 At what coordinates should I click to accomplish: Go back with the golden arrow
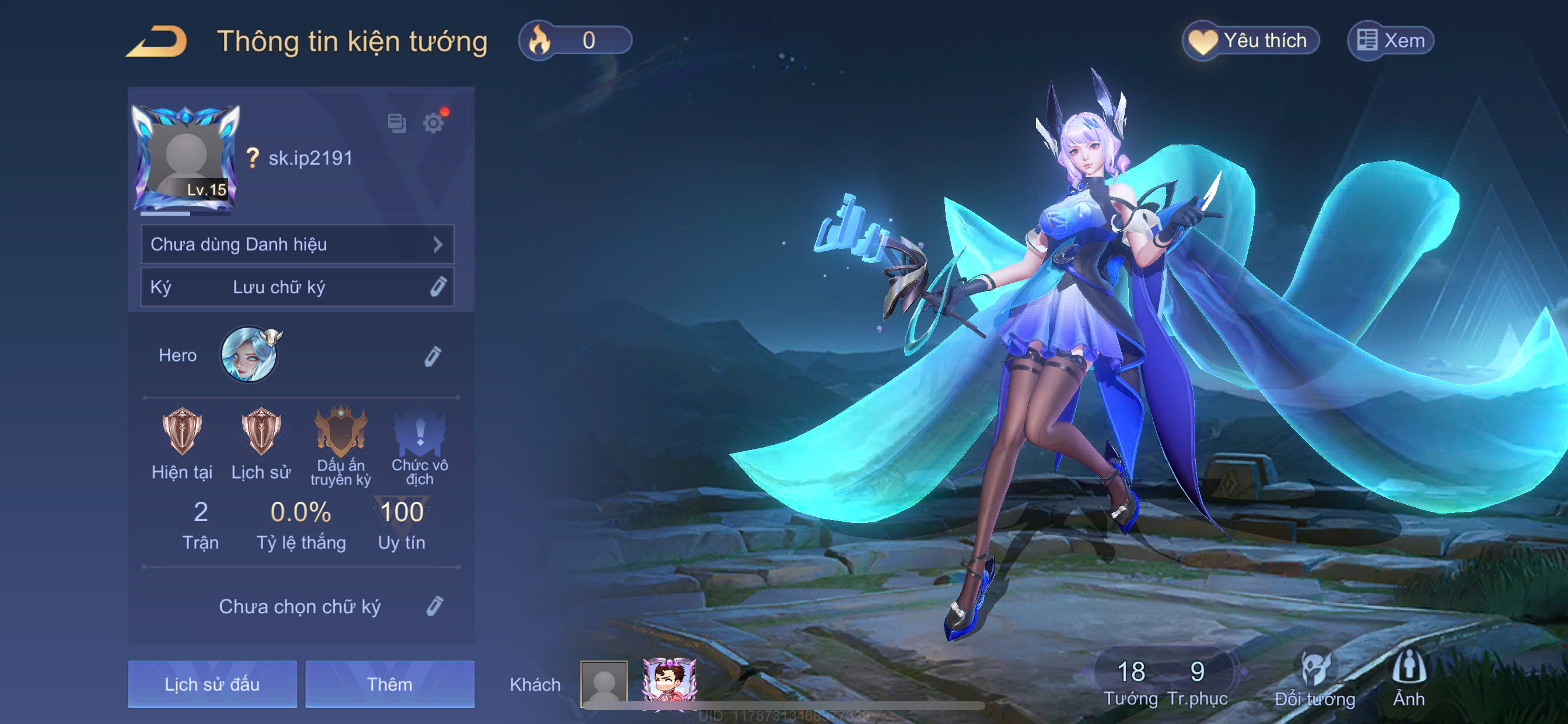157,41
